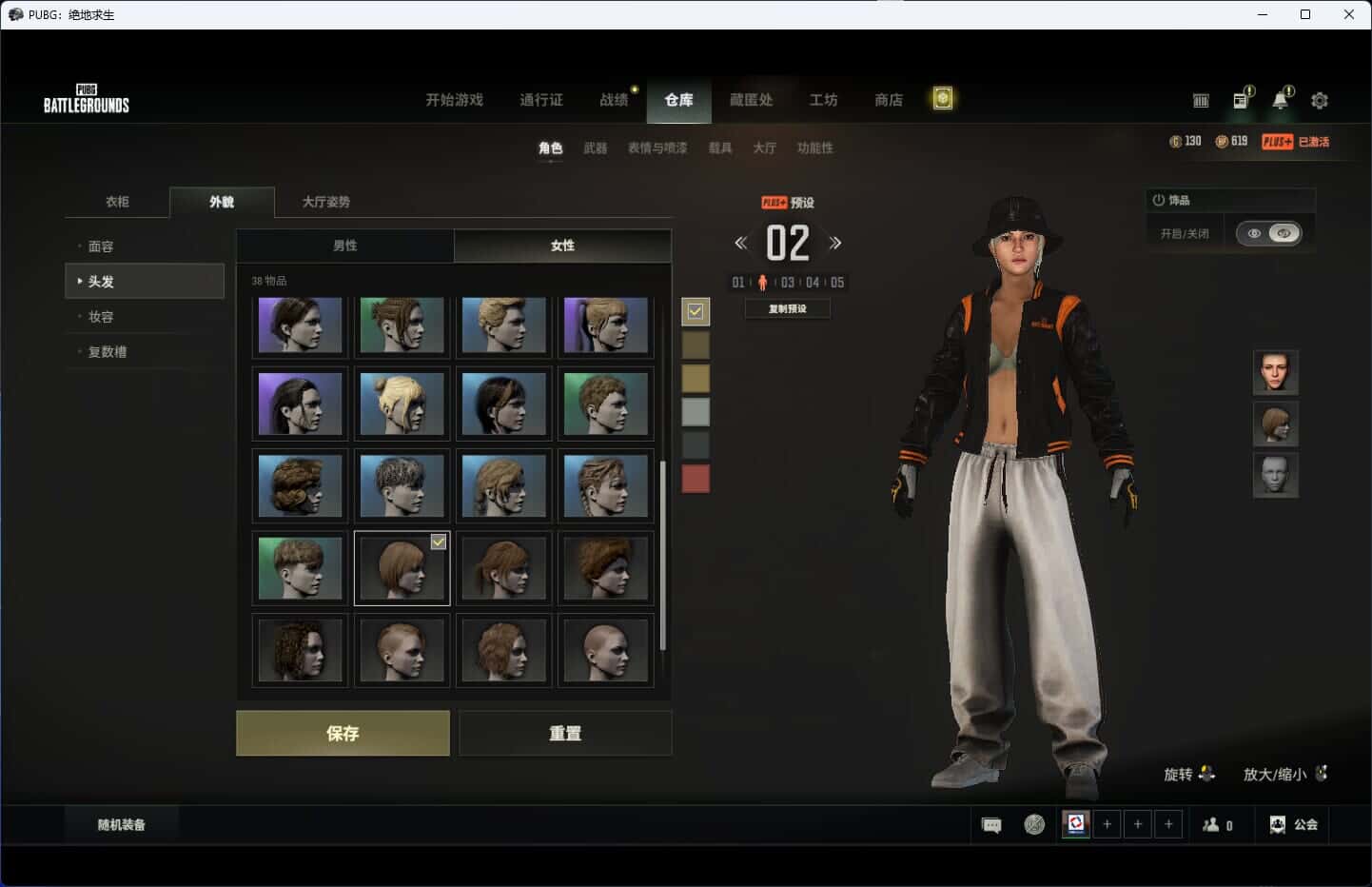Go to 开始游戏 start game
Viewport: 1372px width, 887px height.
454,100
